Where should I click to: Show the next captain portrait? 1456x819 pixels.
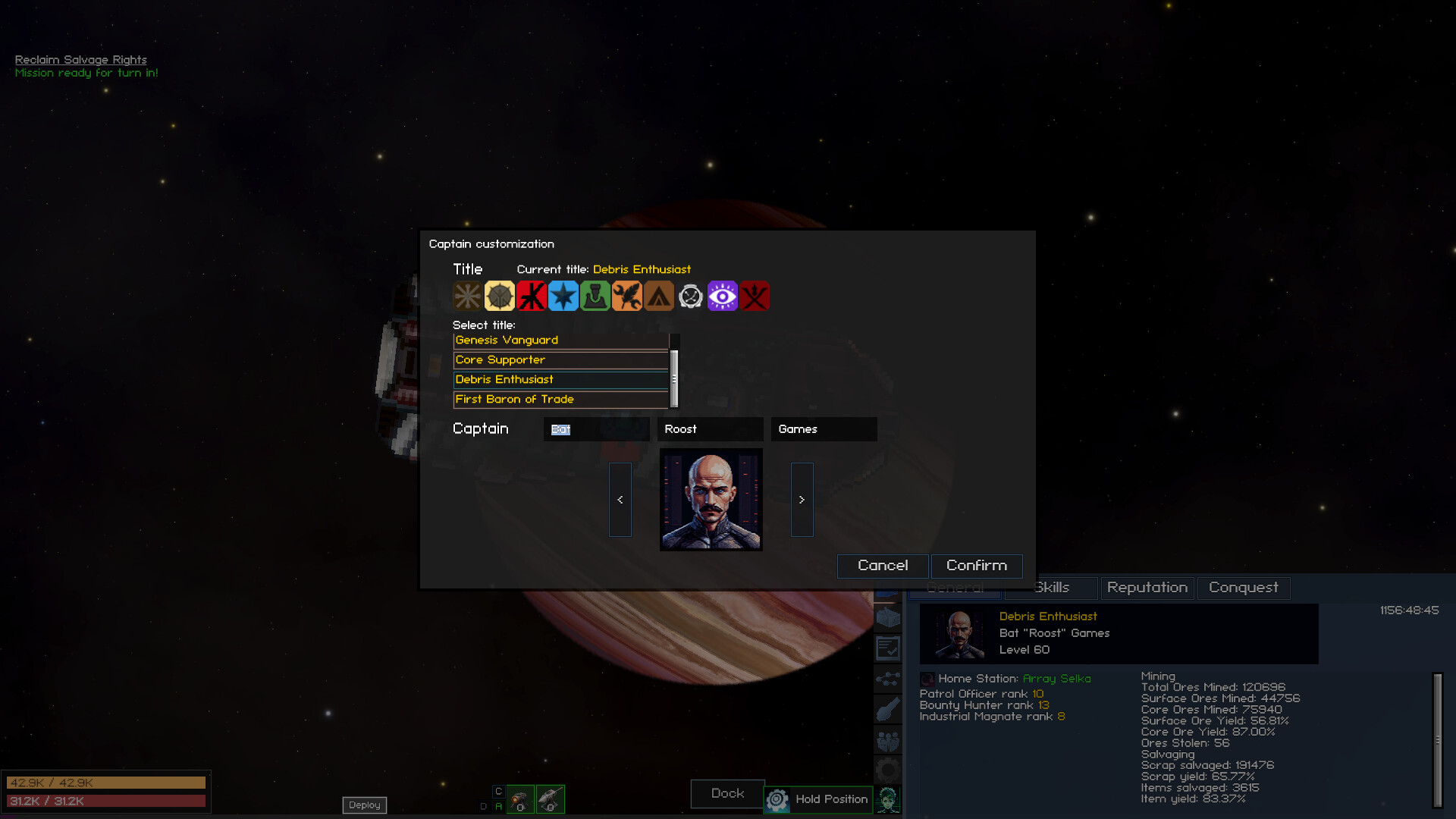point(802,500)
